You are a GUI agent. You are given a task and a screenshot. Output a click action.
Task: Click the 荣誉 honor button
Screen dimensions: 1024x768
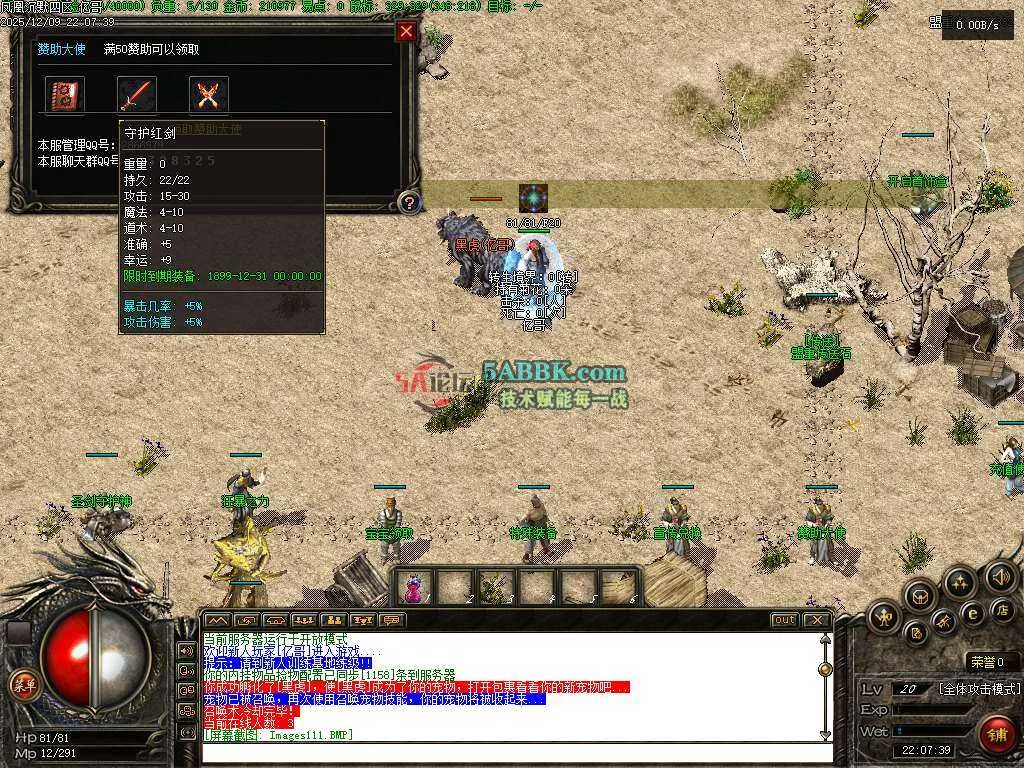coord(992,661)
